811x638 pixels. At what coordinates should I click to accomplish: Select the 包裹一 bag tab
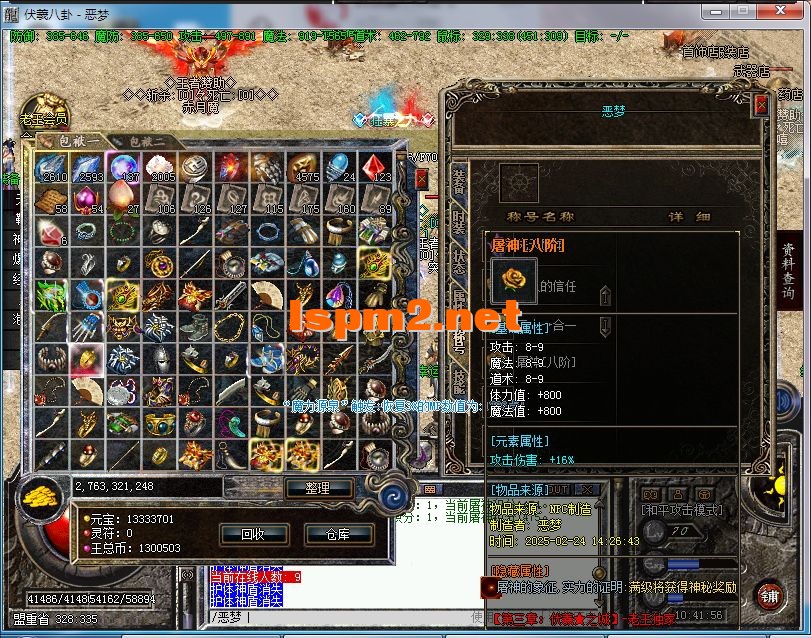77,141
